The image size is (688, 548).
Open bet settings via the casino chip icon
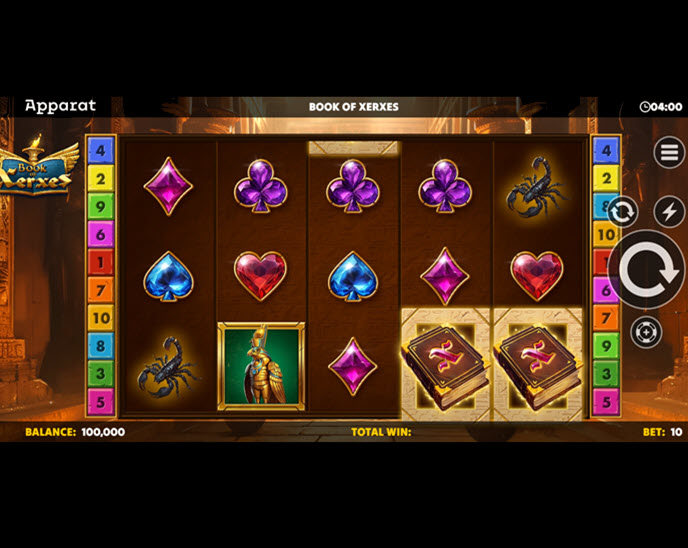(646, 332)
